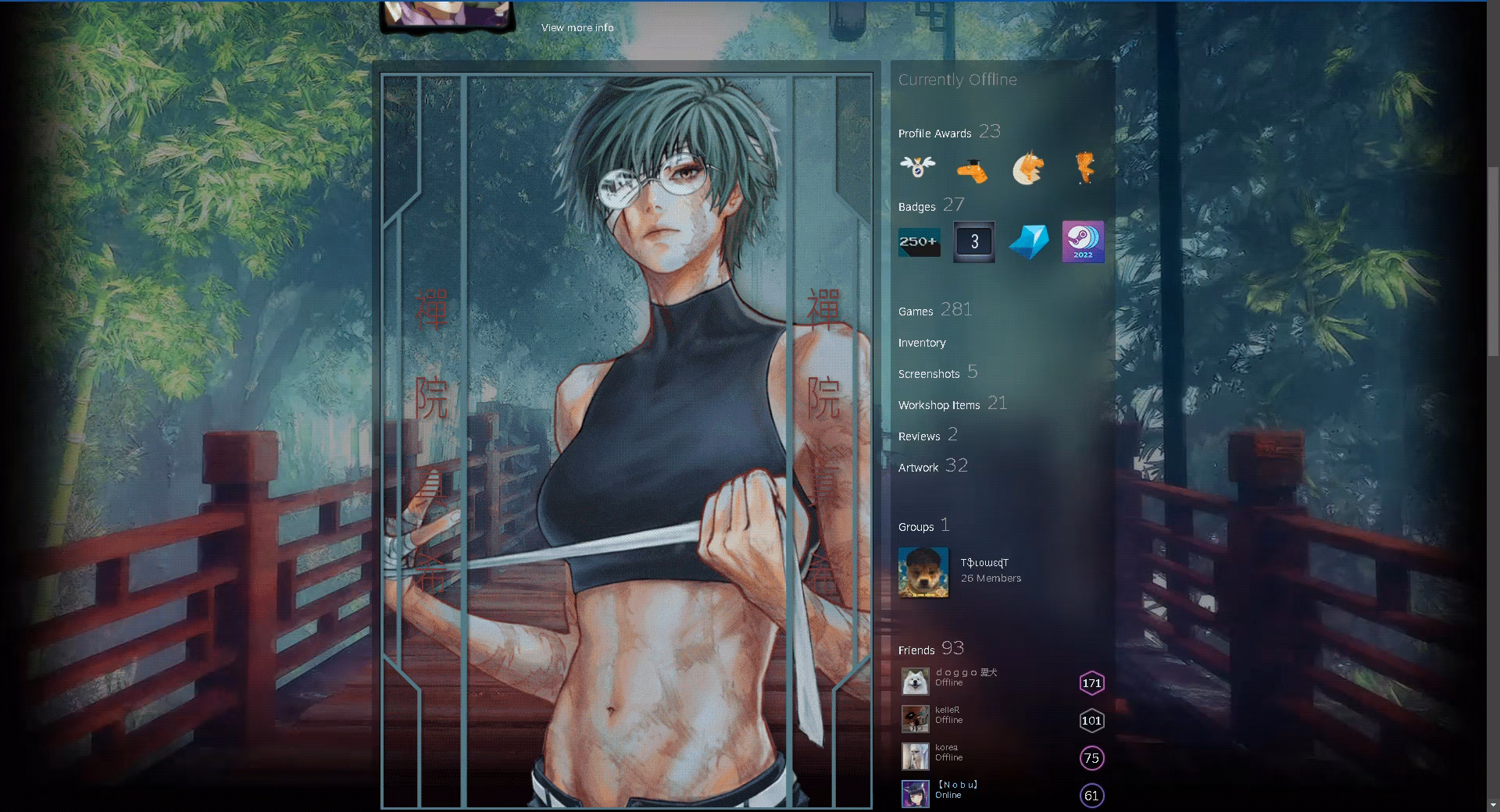Viewport: 1500px width, 812px height.
Task: Browse the 5 Screenshots
Action: (930, 374)
